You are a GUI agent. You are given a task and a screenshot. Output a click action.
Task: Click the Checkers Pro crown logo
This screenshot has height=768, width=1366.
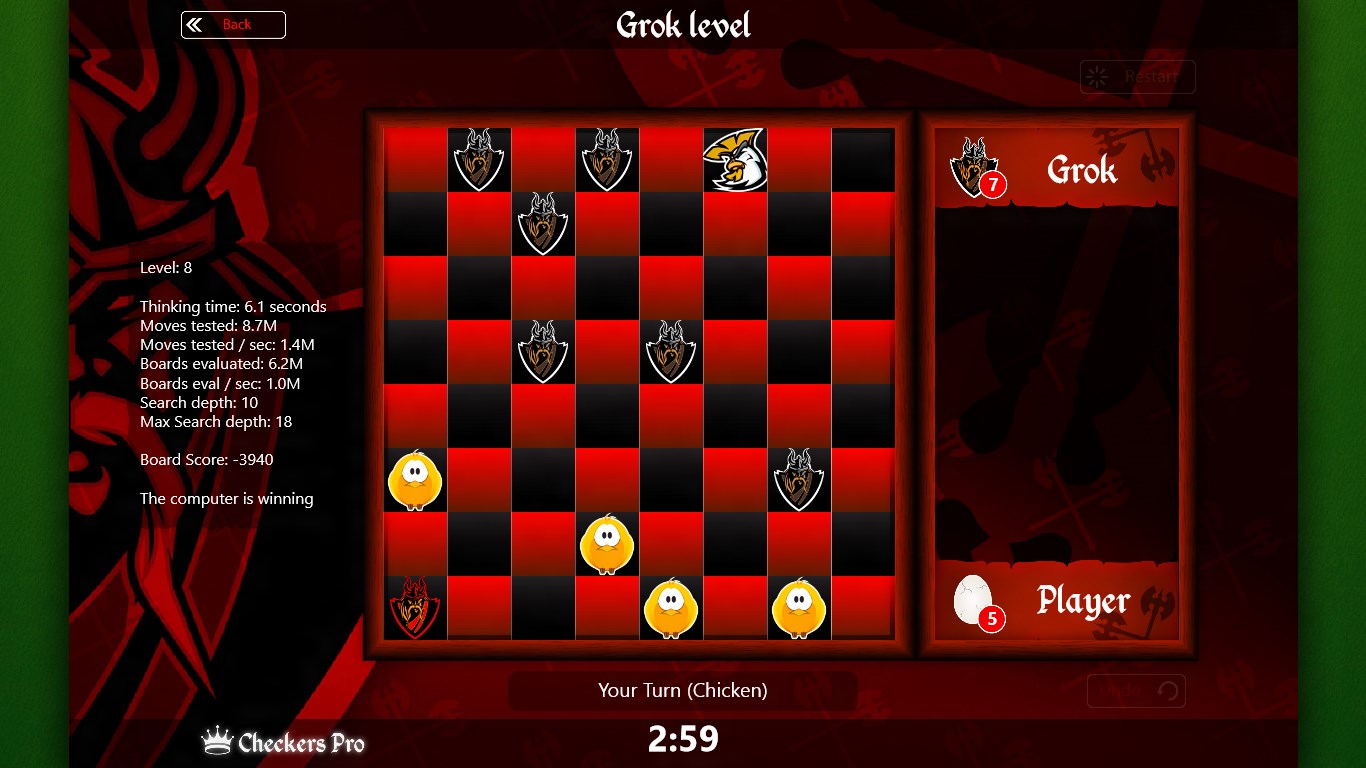tap(219, 740)
